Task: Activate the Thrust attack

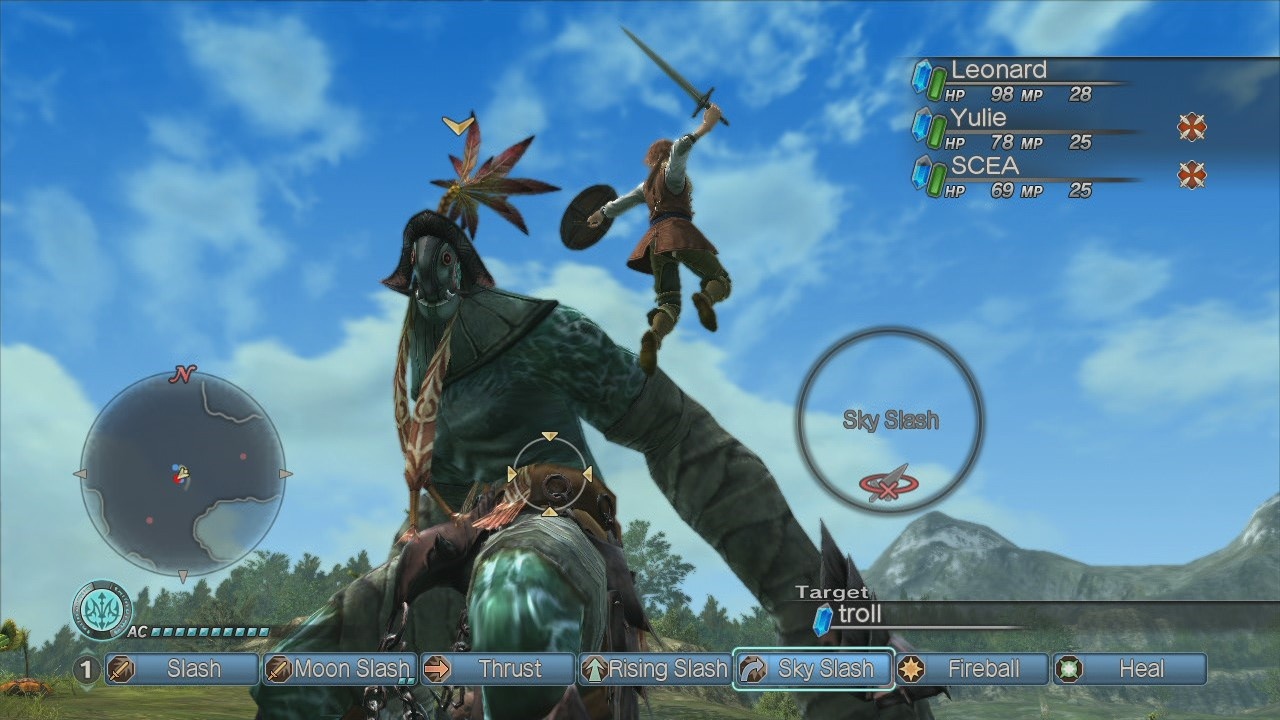Action: click(x=497, y=669)
